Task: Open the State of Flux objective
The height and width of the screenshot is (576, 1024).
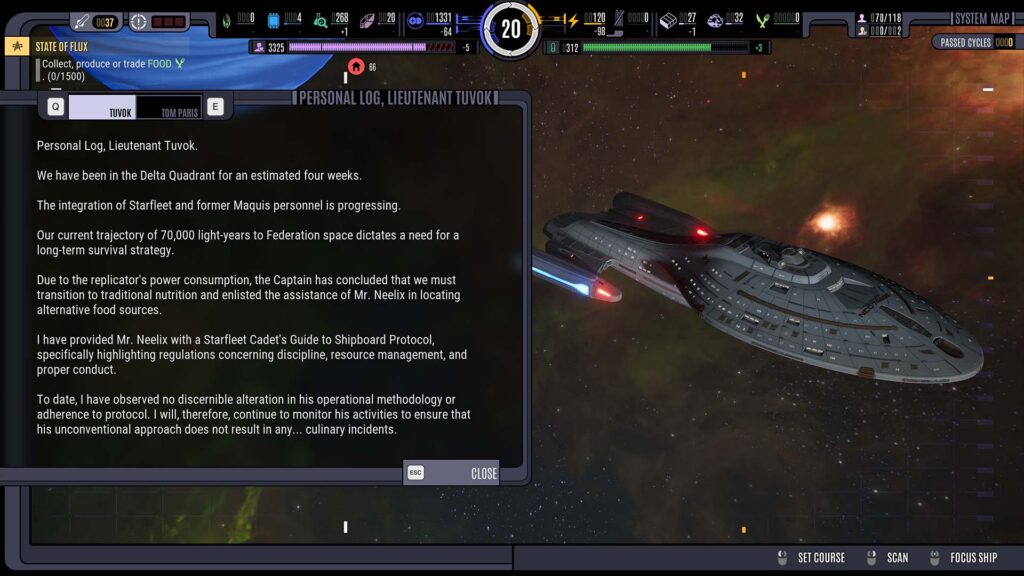Action: tap(62, 45)
